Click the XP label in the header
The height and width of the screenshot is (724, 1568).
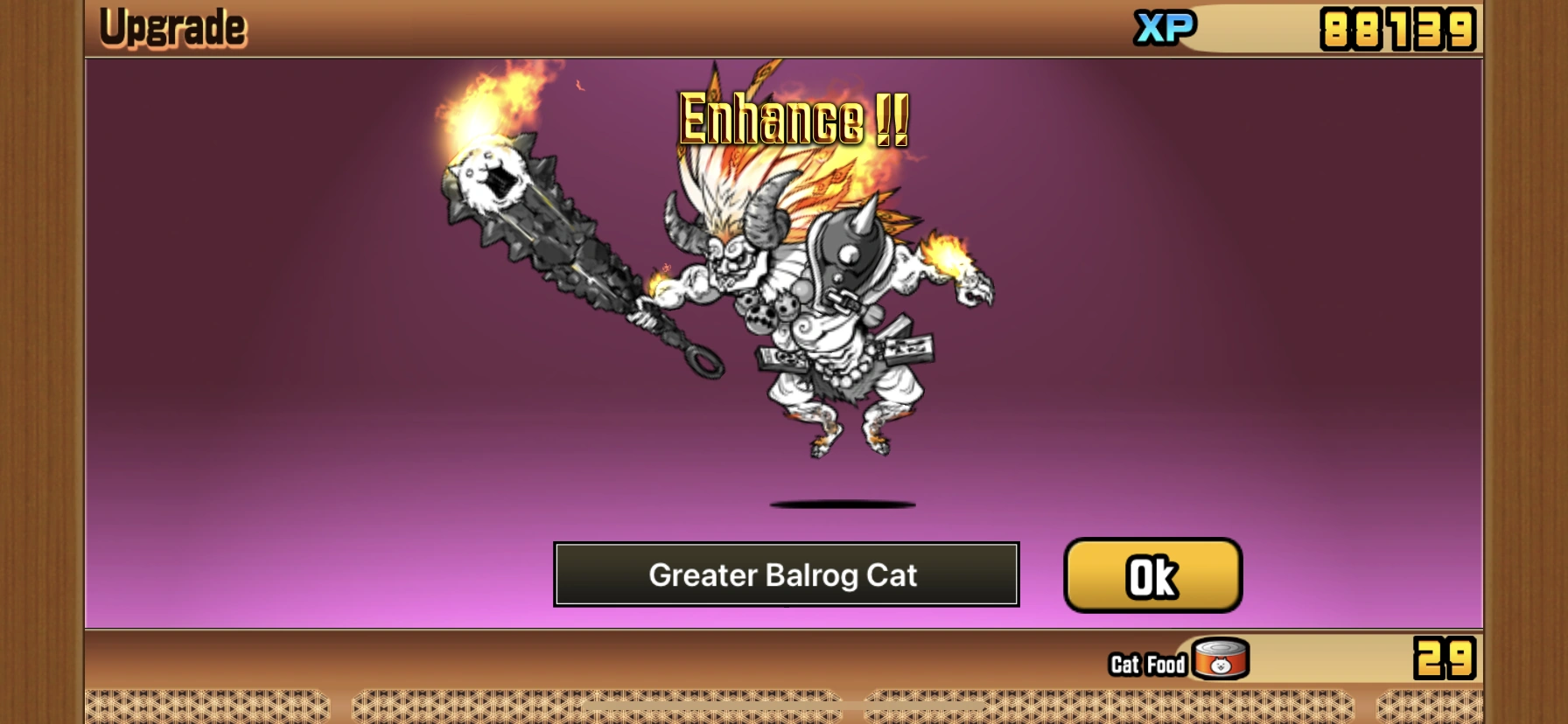pos(1165,26)
